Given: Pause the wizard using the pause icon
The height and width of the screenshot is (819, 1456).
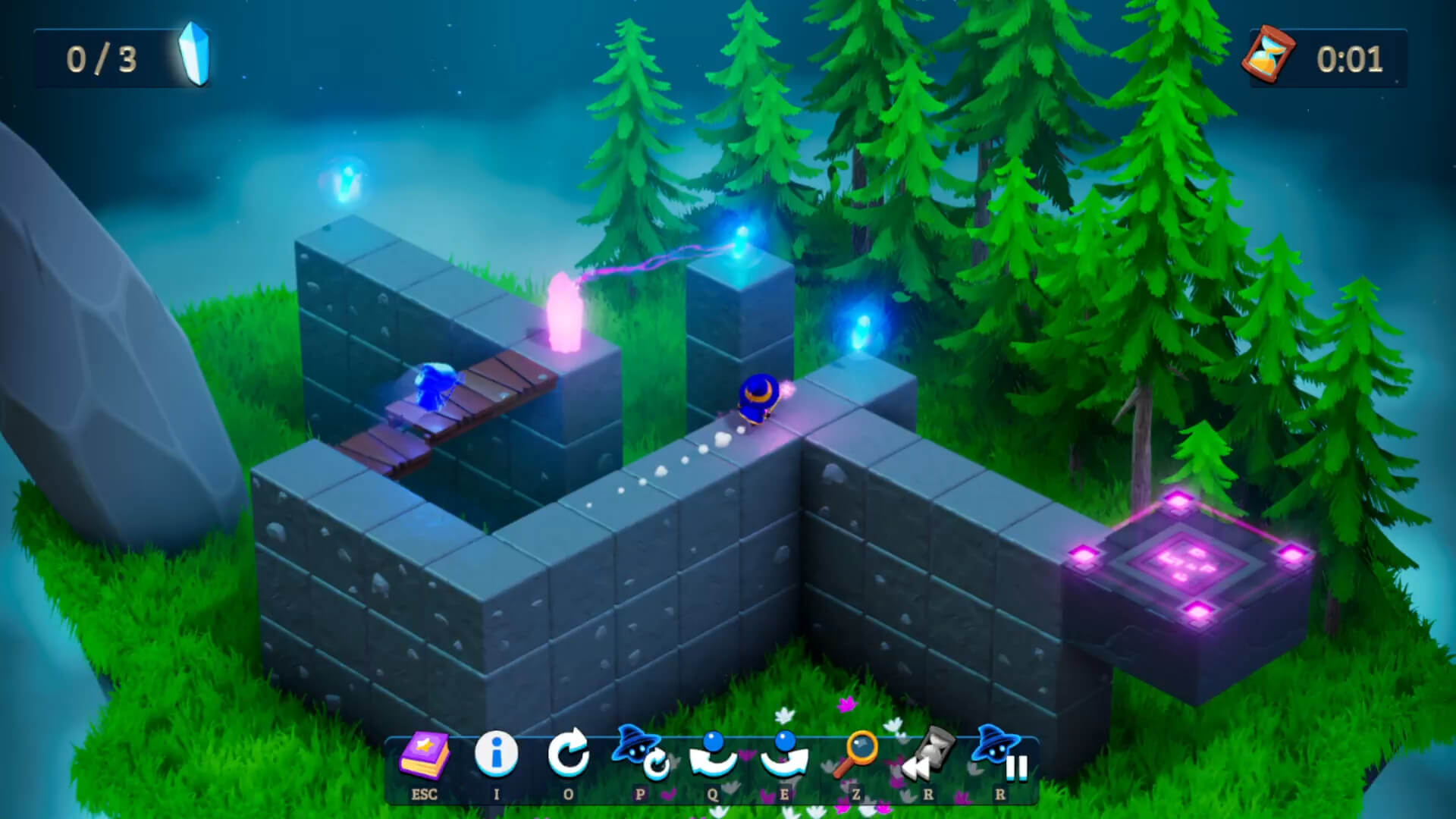Looking at the screenshot, I should coord(999,755).
